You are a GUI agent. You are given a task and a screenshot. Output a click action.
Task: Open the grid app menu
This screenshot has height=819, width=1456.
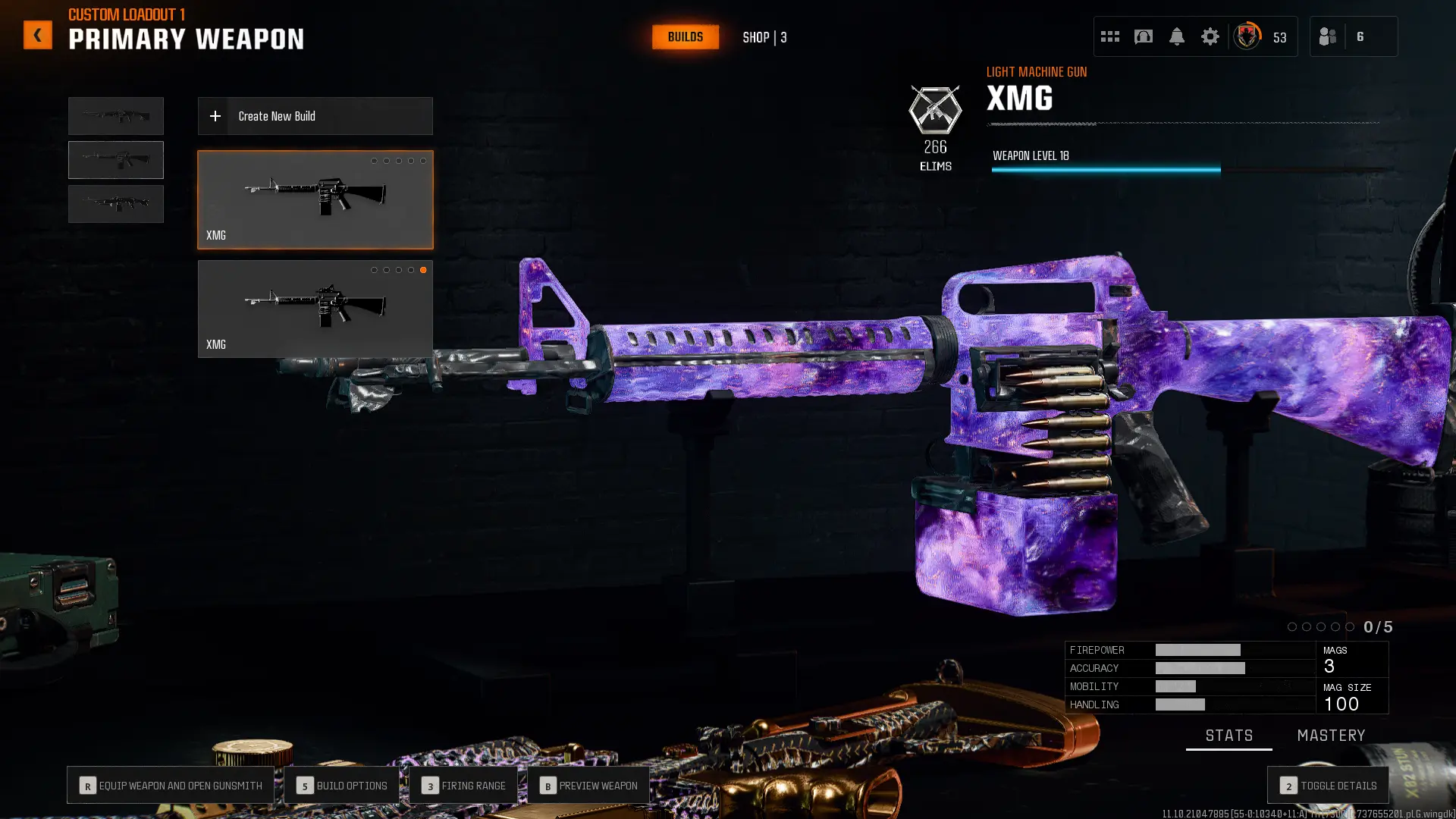[x=1109, y=36]
